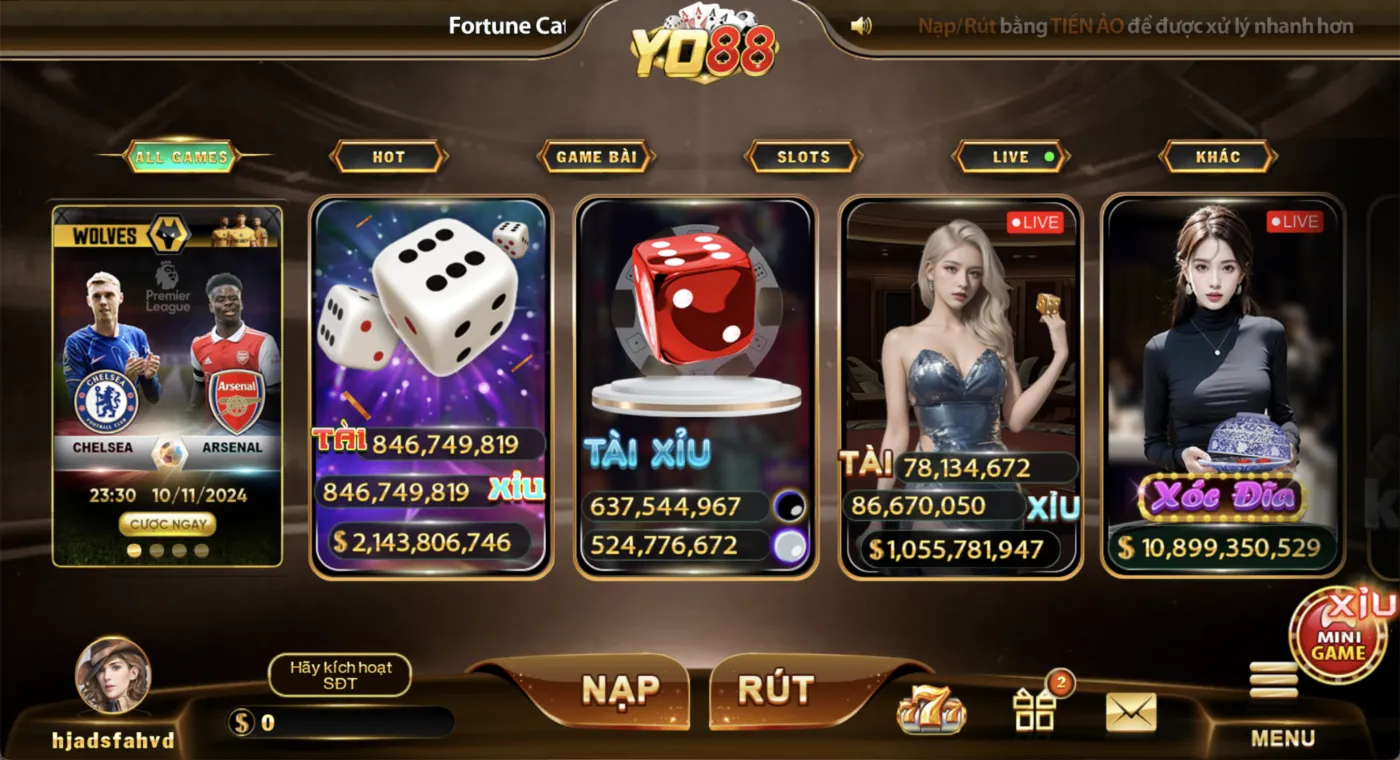
Task: Toggle the sound speaker icon
Action: [861, 26]
